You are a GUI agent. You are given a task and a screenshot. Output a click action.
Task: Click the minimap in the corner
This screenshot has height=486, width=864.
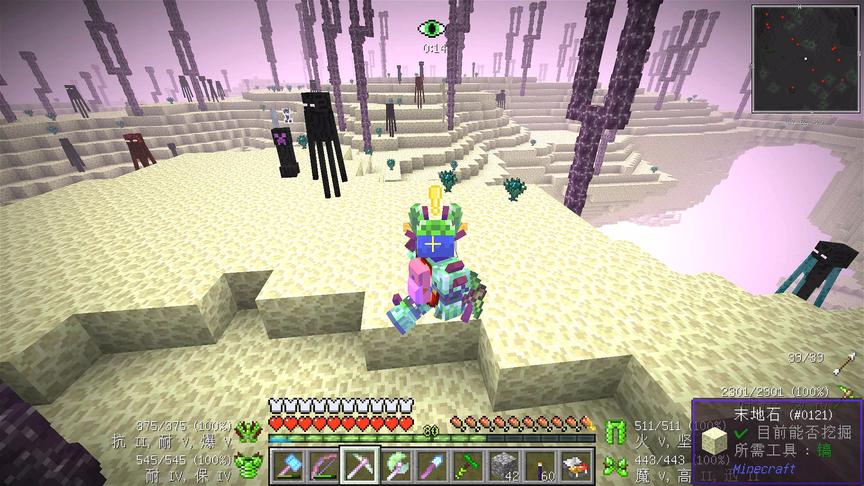pos(806,58)
